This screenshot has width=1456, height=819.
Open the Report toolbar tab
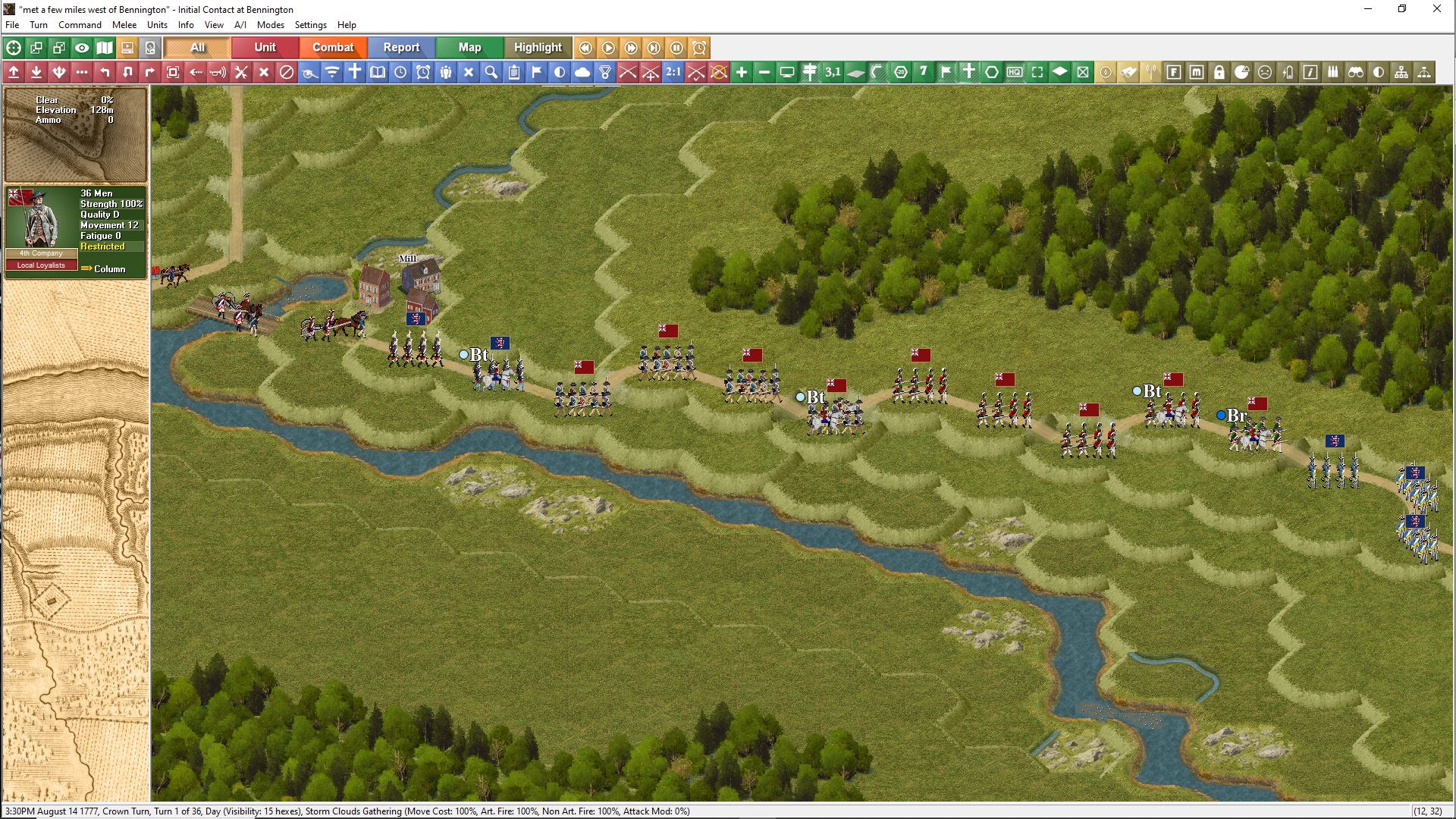pos(401,47)
